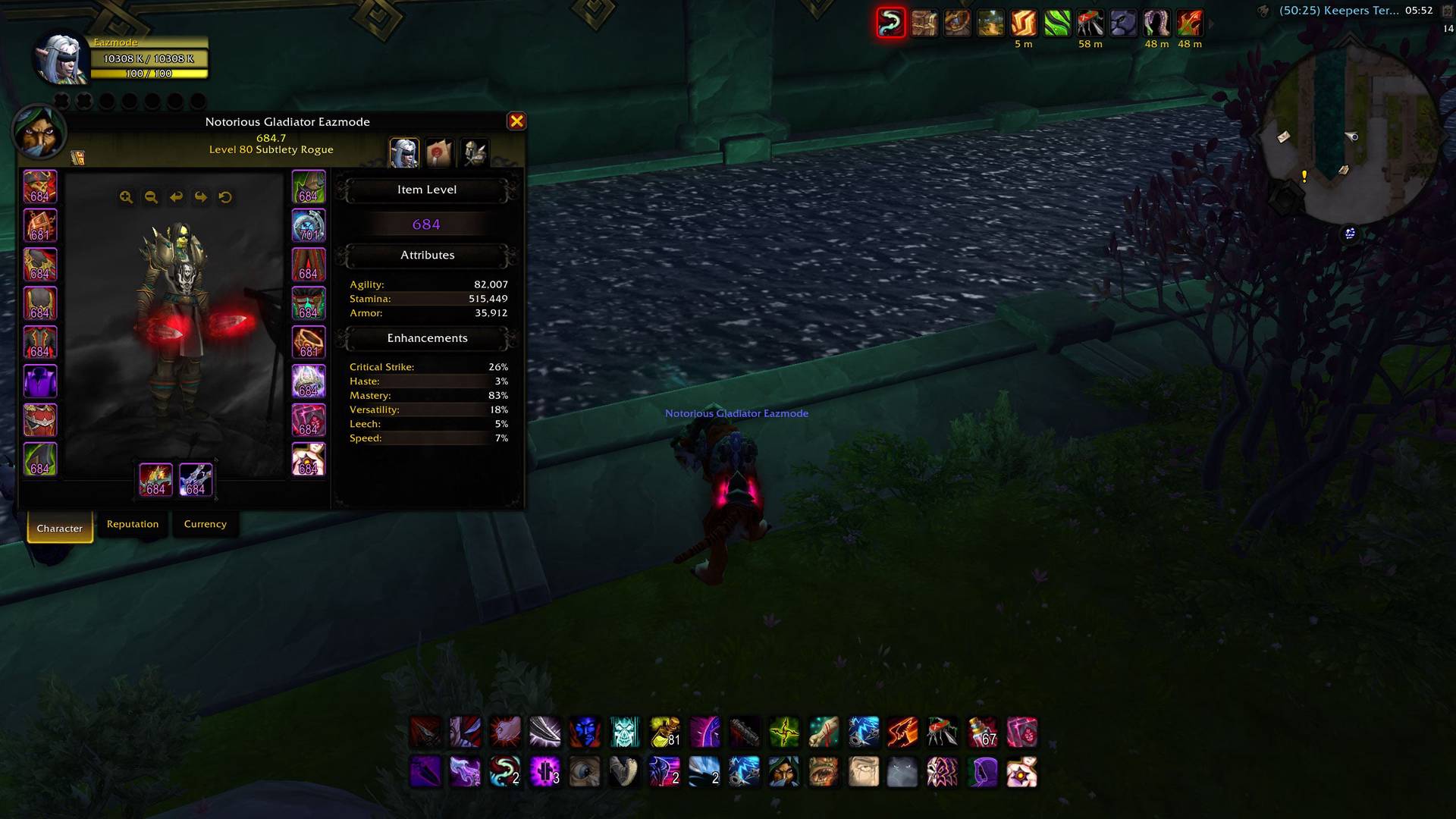Image resolution: width=1456 pixels, height=819 pixels.
Task: Select the Character tab
Action: (x=60, y=528)
